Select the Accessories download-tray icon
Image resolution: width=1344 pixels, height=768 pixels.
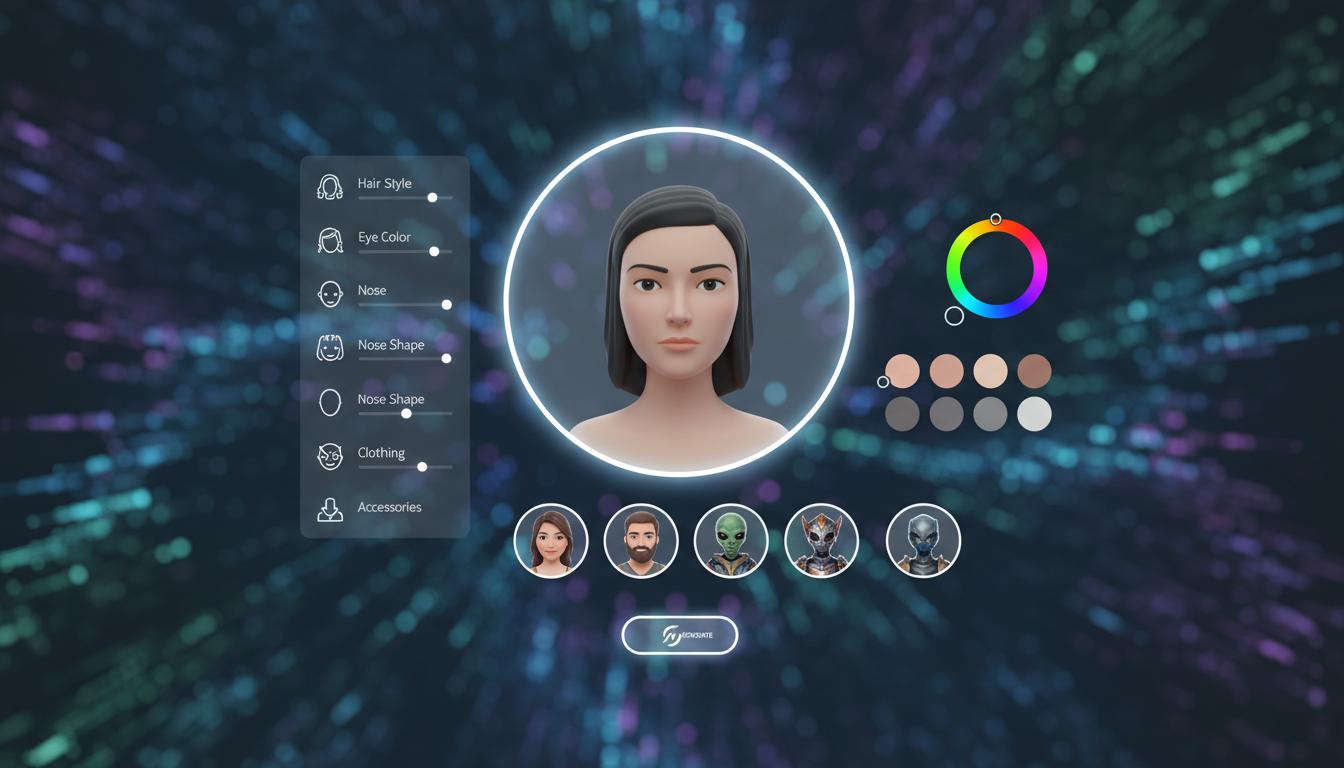coord(330,510)
